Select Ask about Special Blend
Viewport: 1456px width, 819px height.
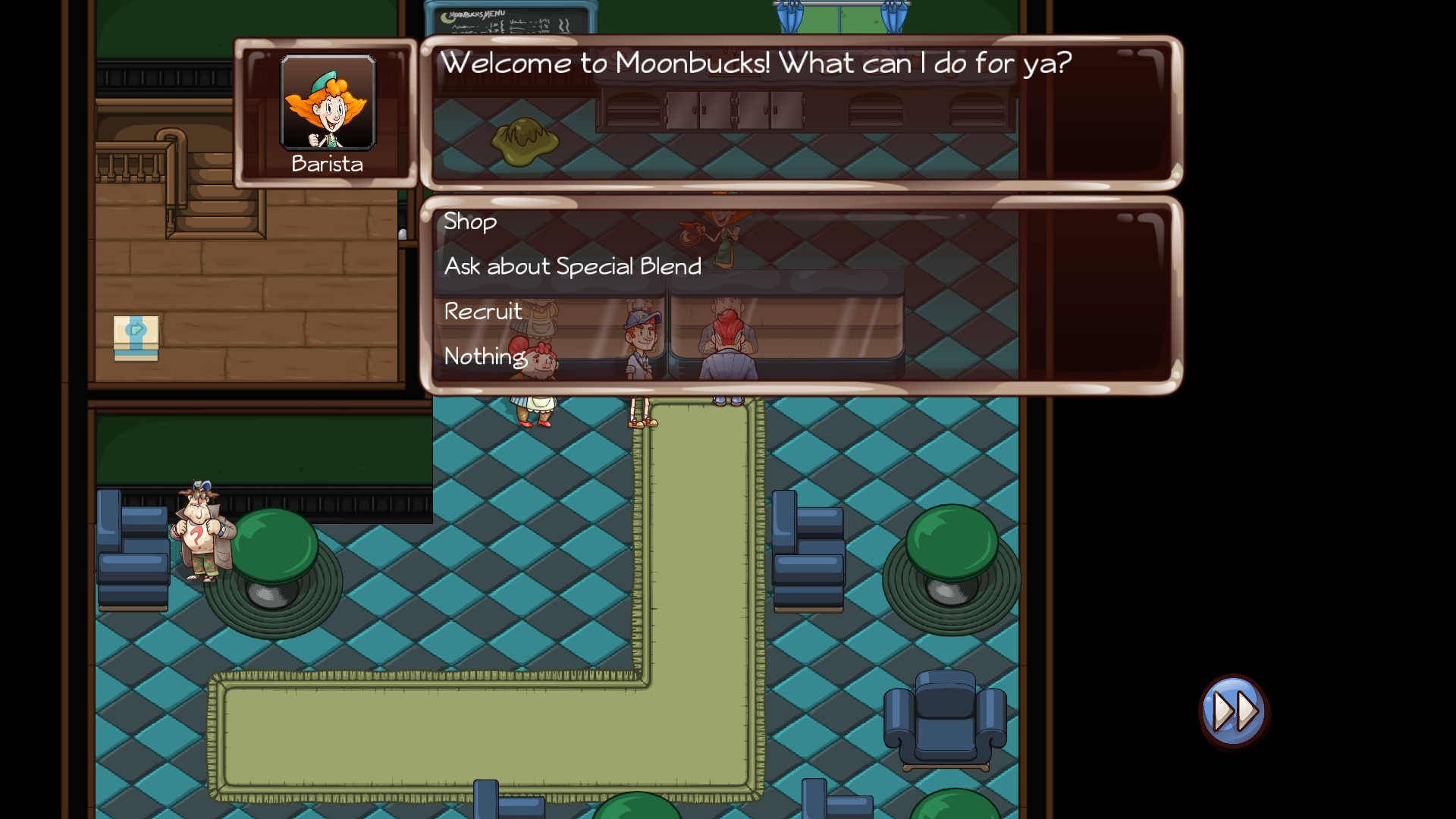(x=573, y=266)
